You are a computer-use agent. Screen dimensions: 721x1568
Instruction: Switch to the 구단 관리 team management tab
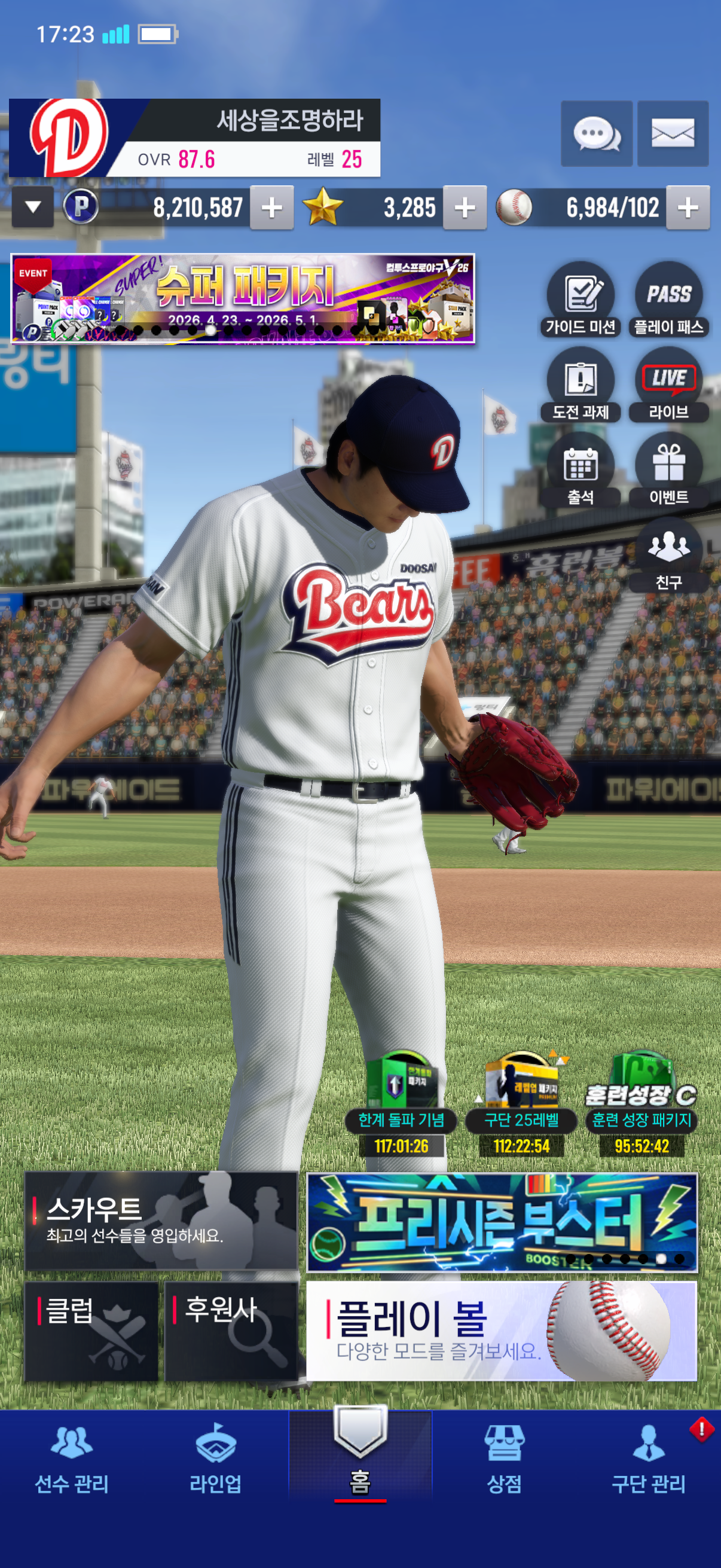tap(649, 1460)
